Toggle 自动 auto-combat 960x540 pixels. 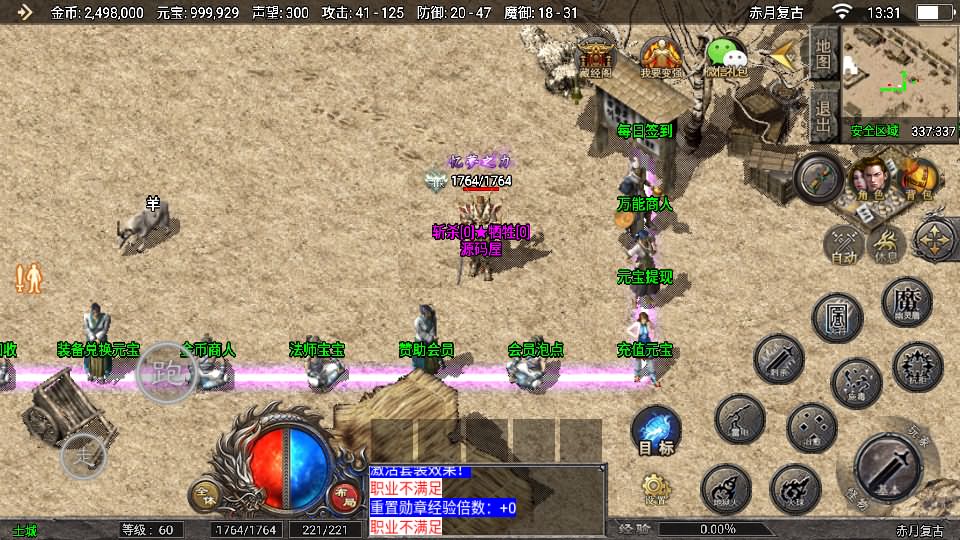[x=845, y=243]
